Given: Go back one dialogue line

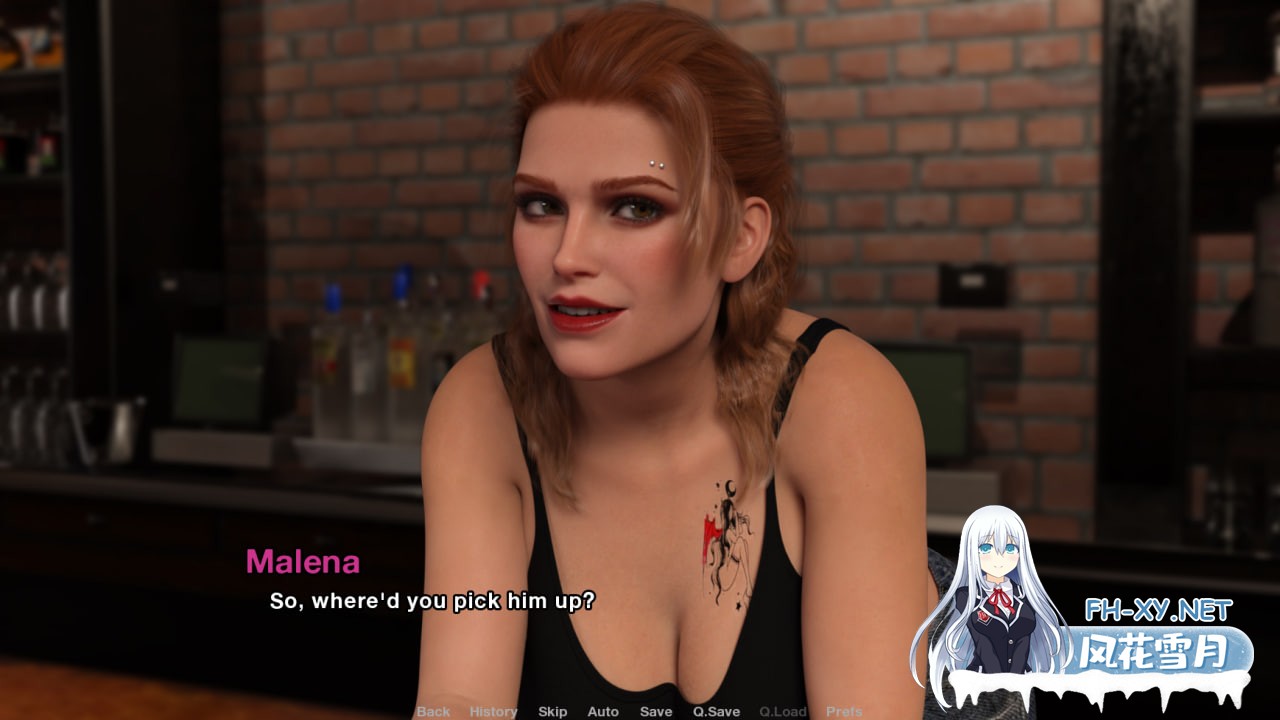Looking at the screenshot, I should (433, 711).
